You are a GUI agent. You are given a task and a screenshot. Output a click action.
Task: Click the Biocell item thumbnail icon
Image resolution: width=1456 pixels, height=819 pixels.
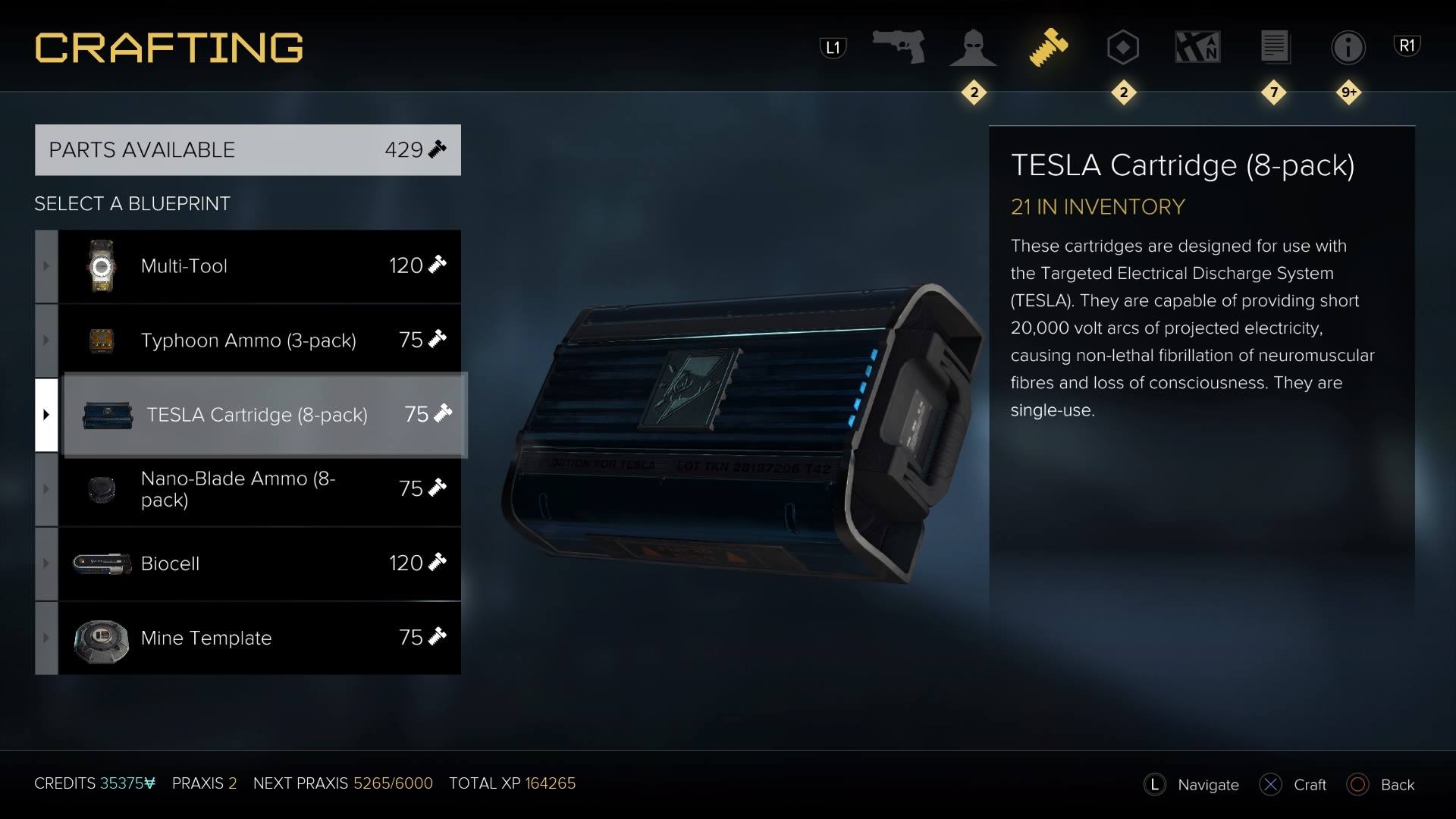(x=100, y=563)
